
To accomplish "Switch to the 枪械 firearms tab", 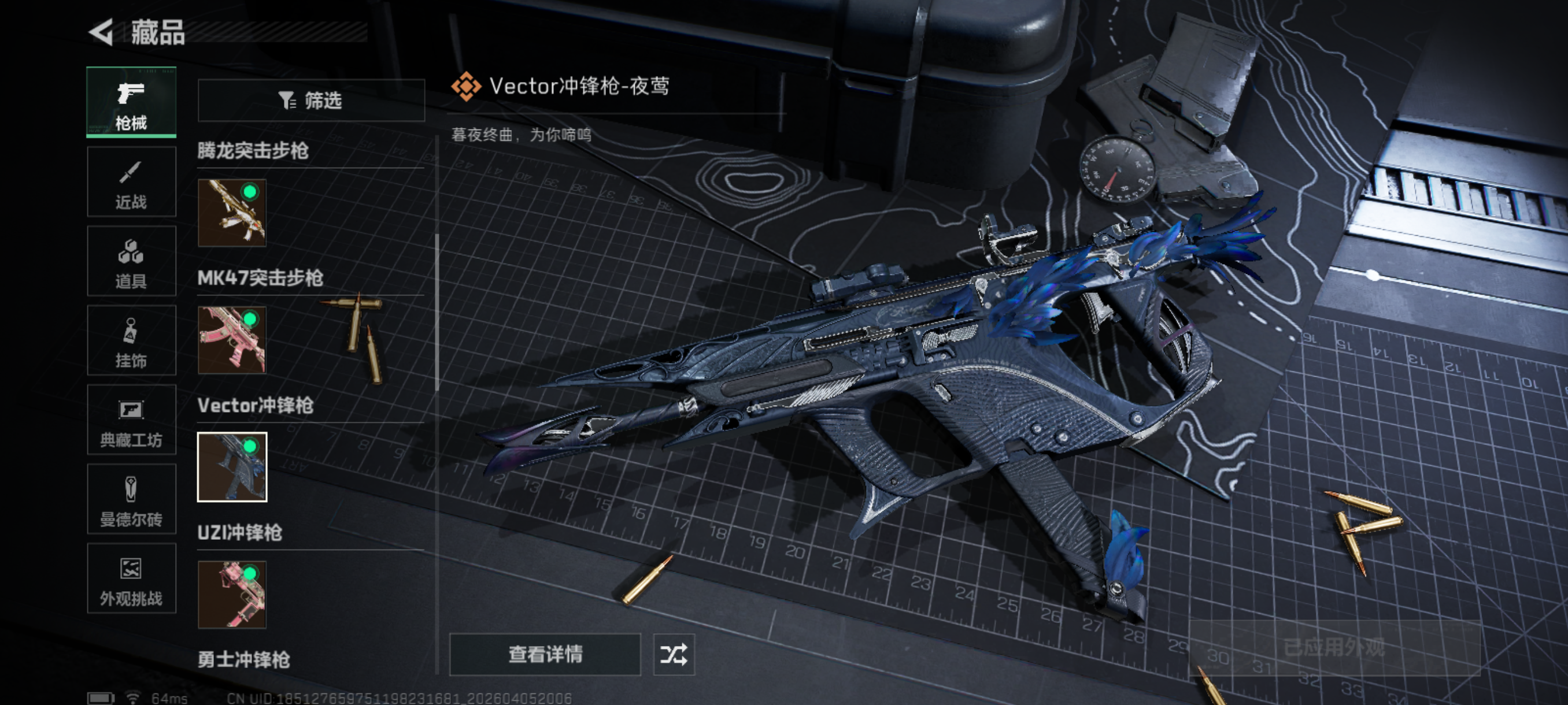I will coord(131,102).
